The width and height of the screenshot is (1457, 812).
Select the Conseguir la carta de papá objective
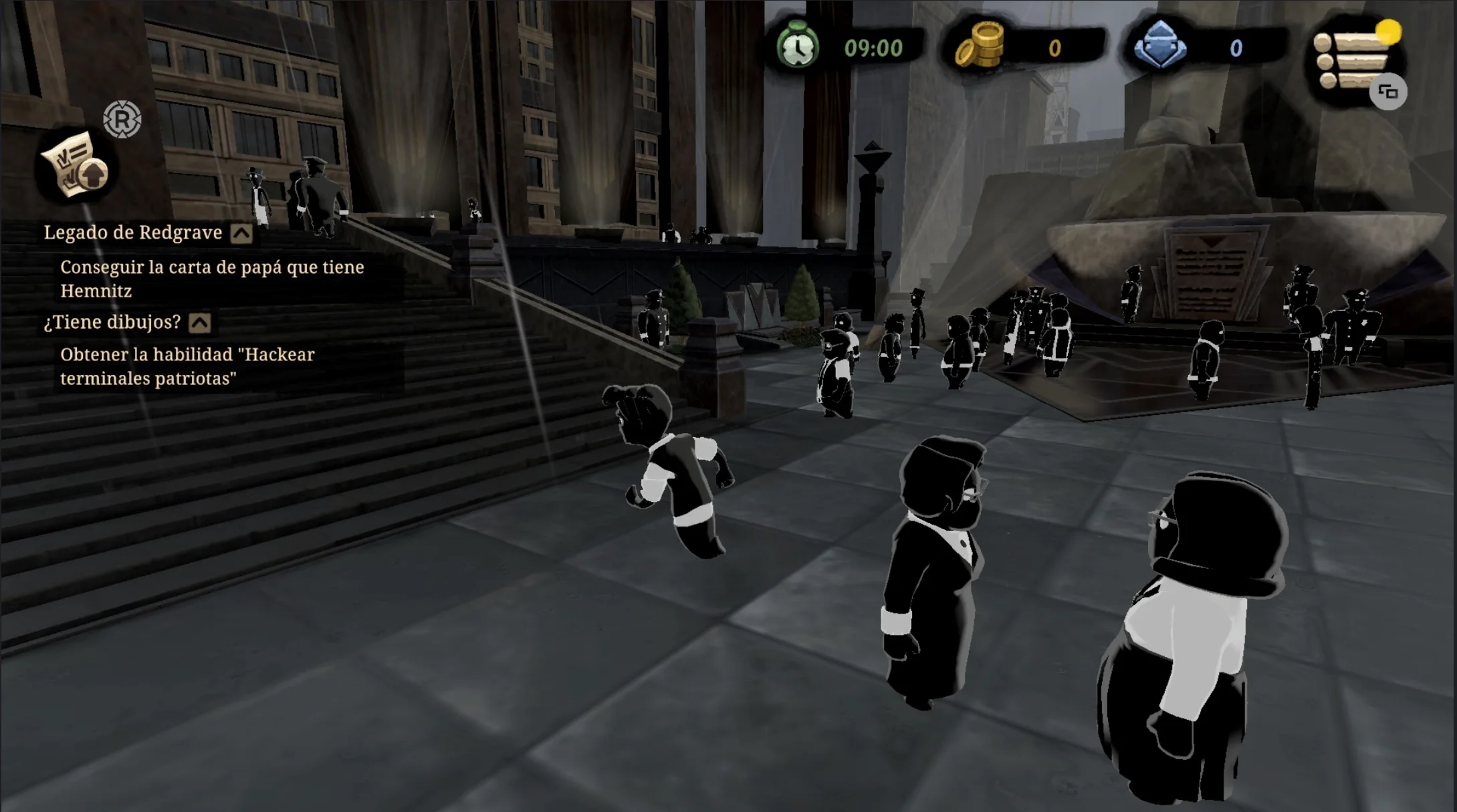click(x=212, y=279)
